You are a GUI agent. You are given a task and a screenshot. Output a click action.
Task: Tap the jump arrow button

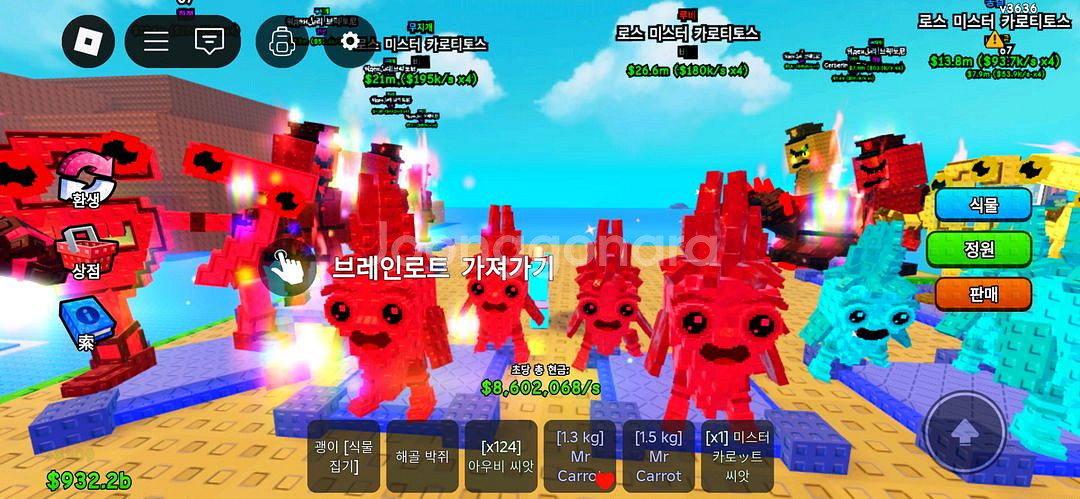pos(964,432)
